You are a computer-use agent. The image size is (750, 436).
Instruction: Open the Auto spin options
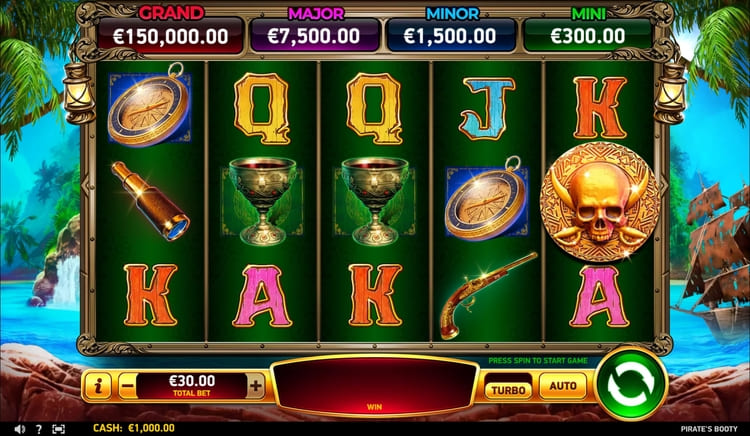click(563, 385)
